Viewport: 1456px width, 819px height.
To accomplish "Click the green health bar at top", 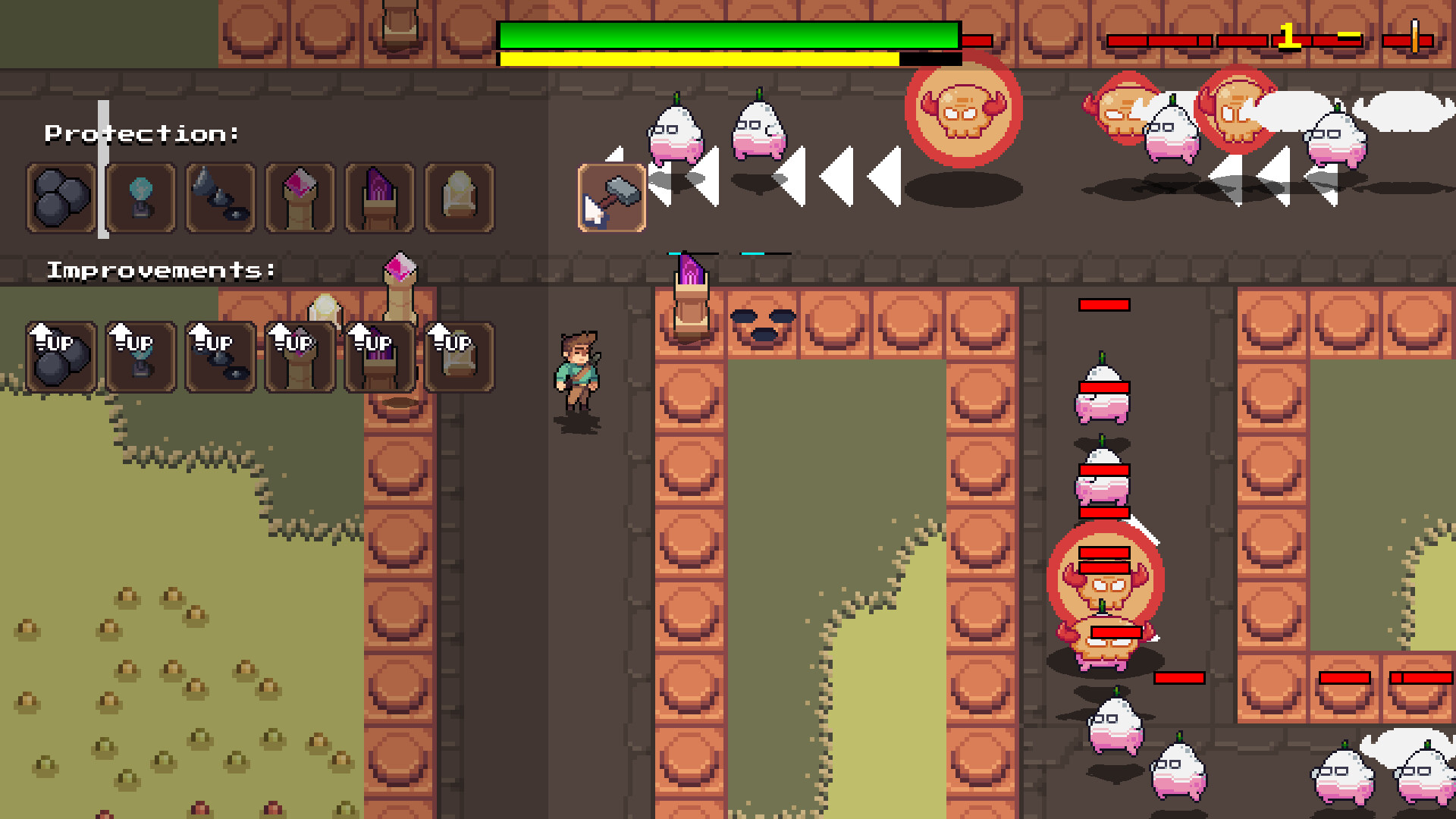I will [x=728, y=33].
